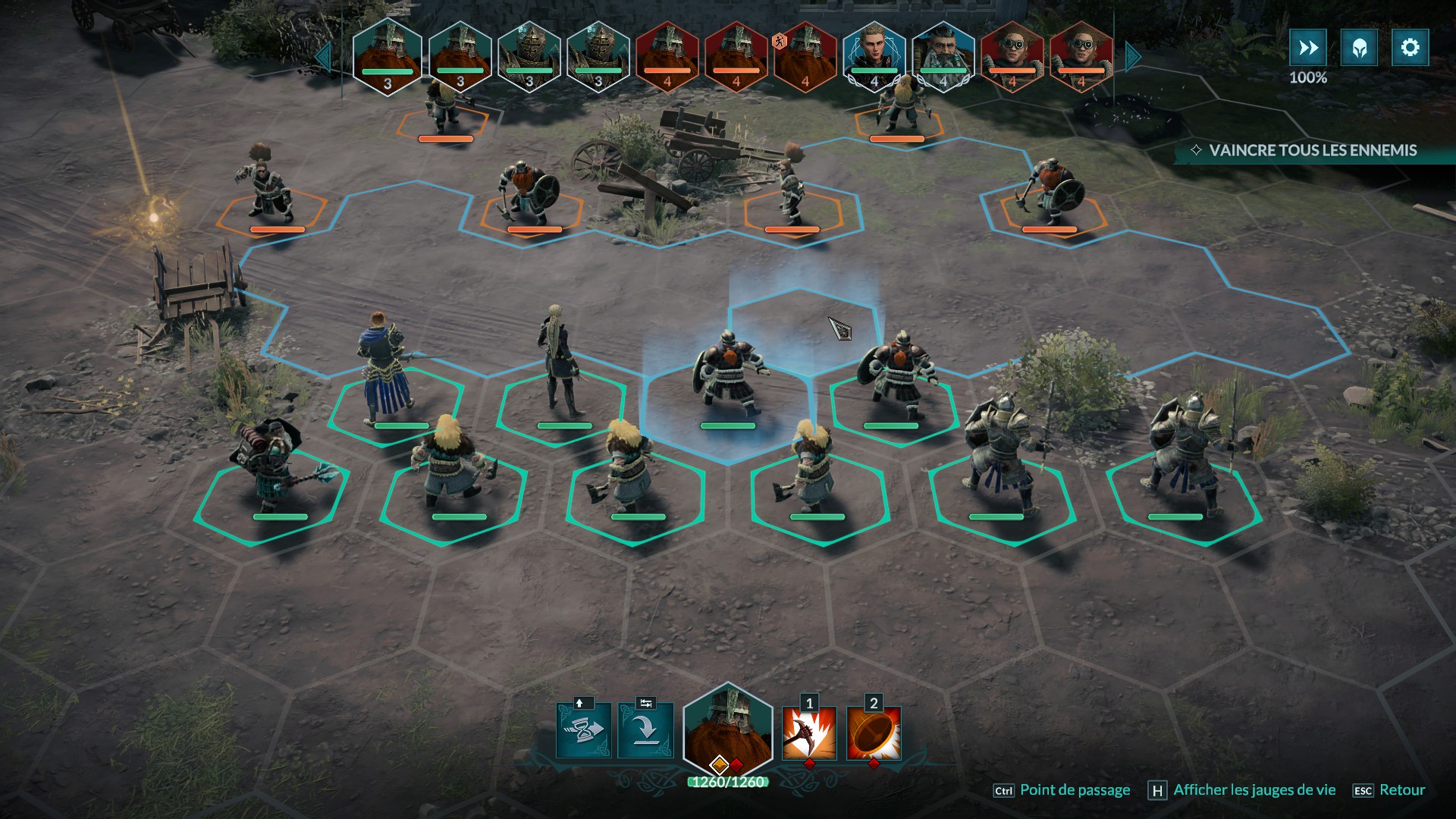Image resolution: width=1456 pixels, height=819 pixels.
Task: Click the fast-forward battle speed button
Action: [x=1308, y=48]
